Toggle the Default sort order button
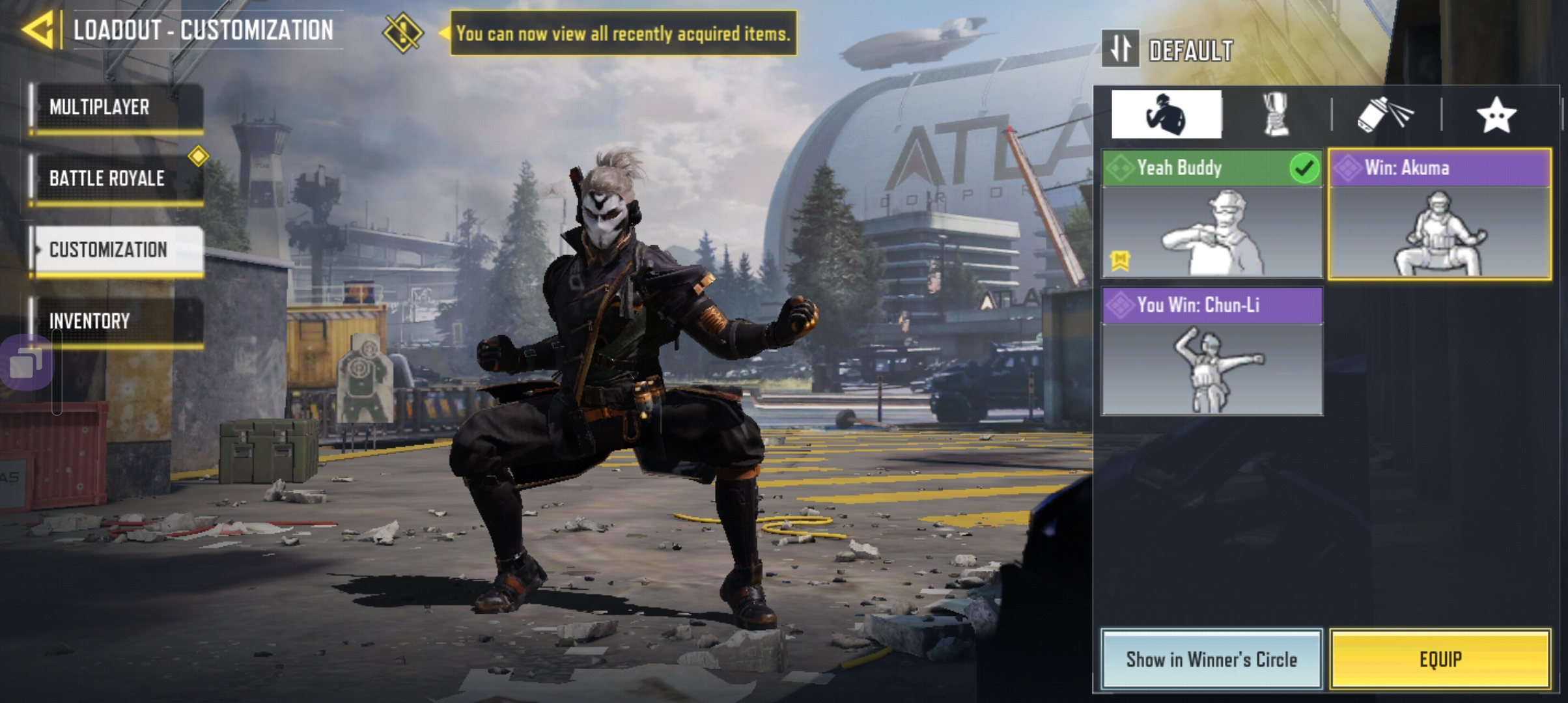Viewport: 1568px width, 703px height. (x=1120, y=49)
